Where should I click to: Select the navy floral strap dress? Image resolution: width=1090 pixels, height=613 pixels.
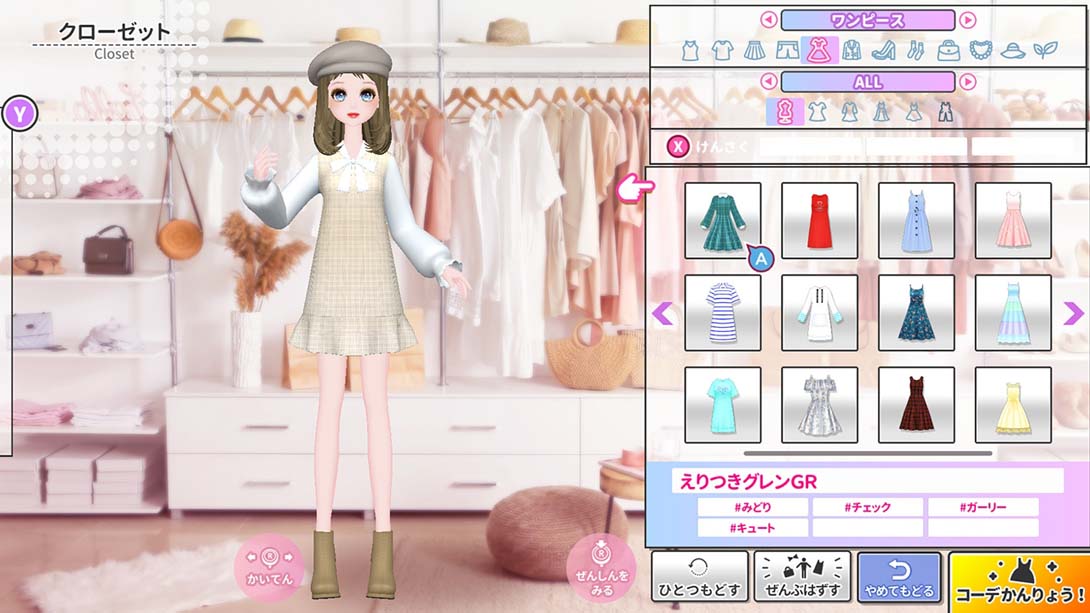point(916,312)
